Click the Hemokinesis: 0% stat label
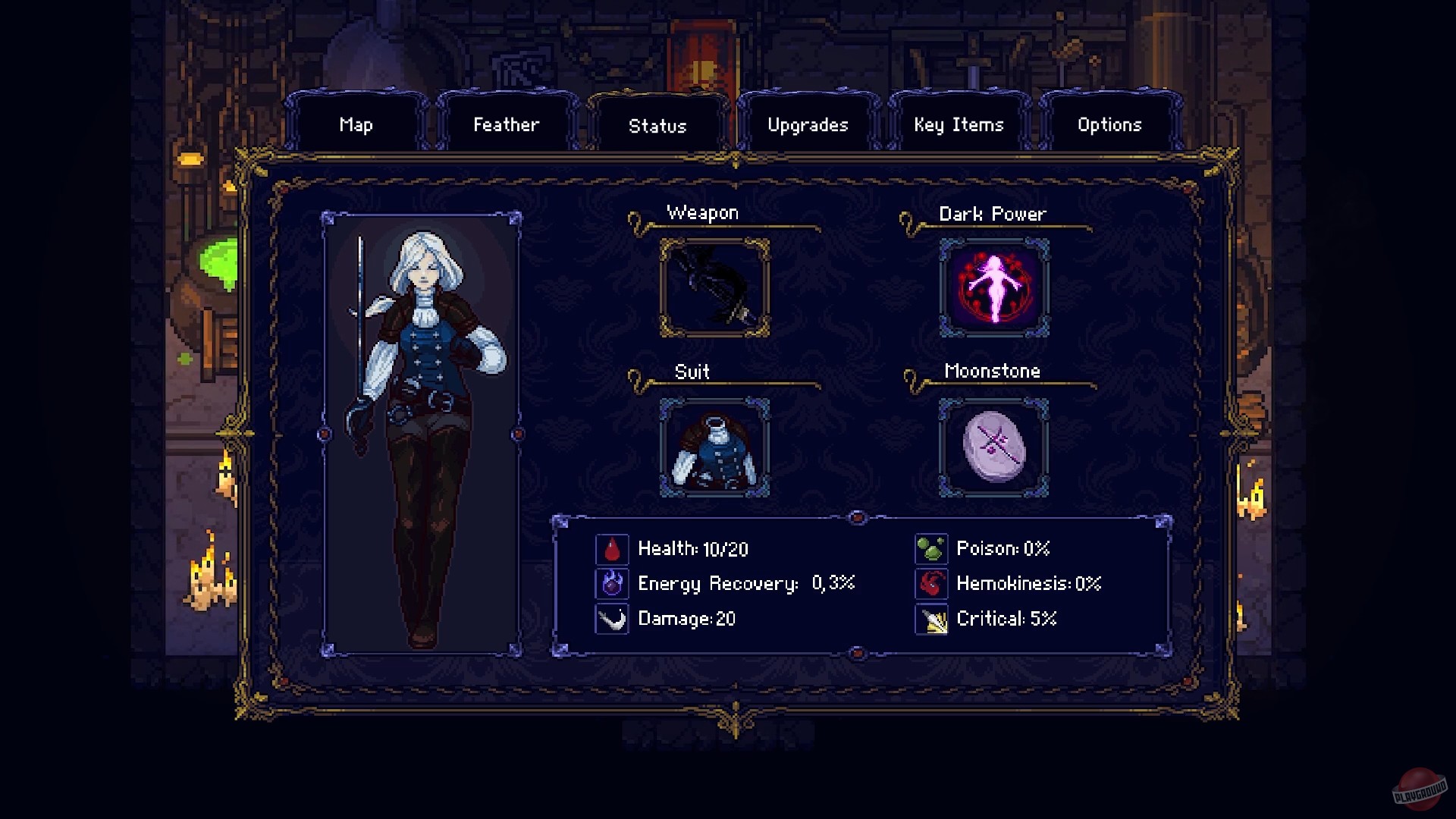This screenshot has height=819, width=1456. 1028,583
